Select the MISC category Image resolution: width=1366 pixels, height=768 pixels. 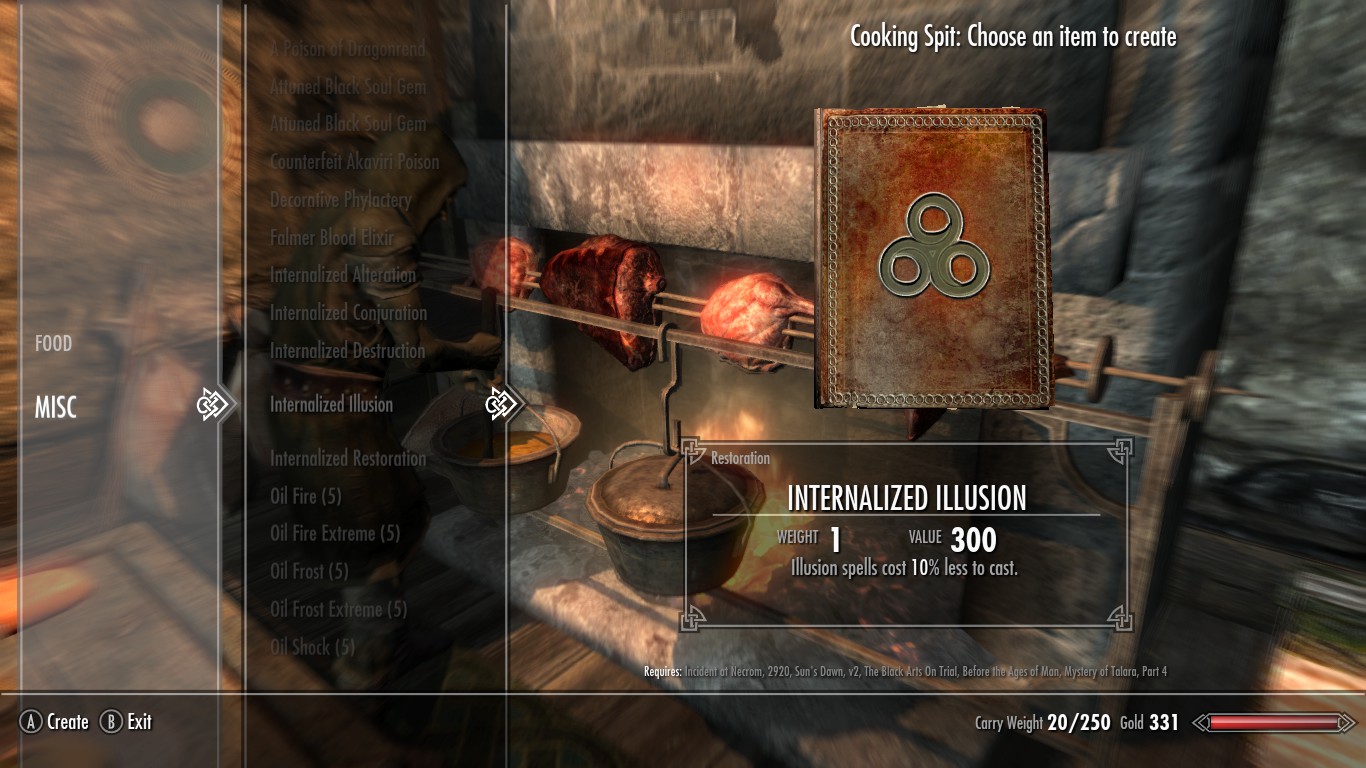(x=56, y=407)
